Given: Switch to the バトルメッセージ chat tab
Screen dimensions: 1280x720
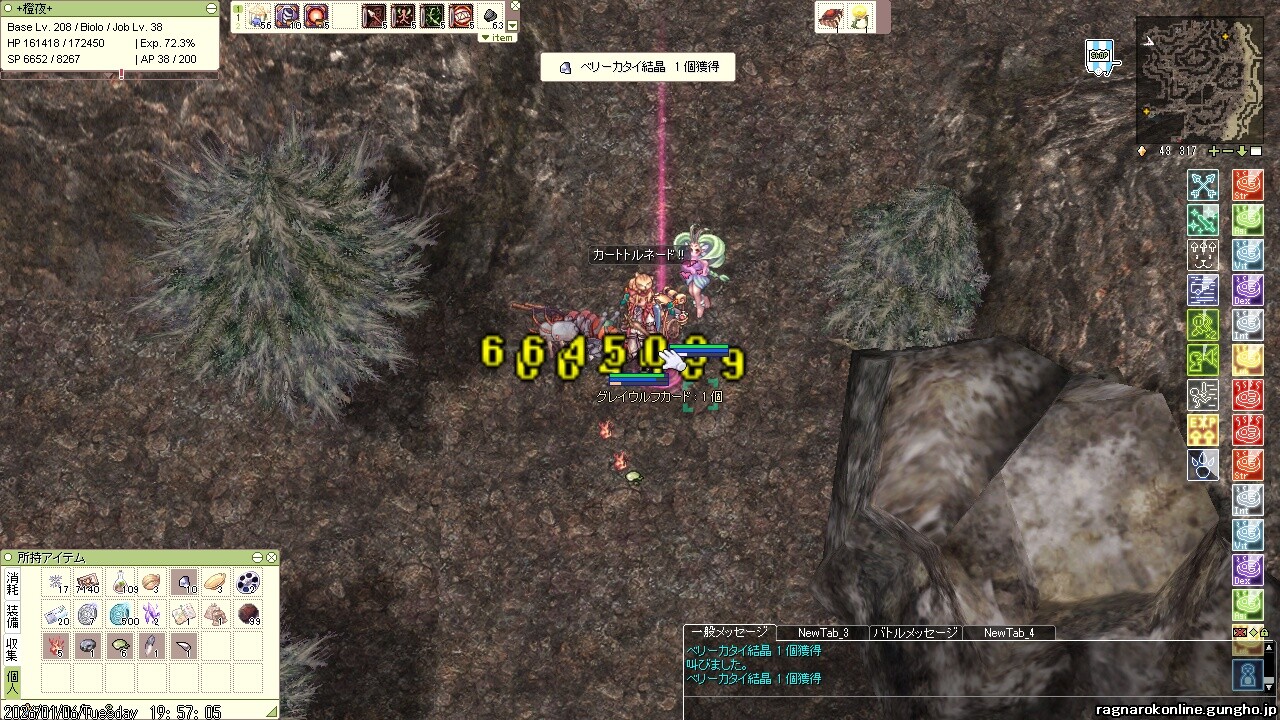Looking at the screenshot, I should pyautogui.click(x=915, y=632).
